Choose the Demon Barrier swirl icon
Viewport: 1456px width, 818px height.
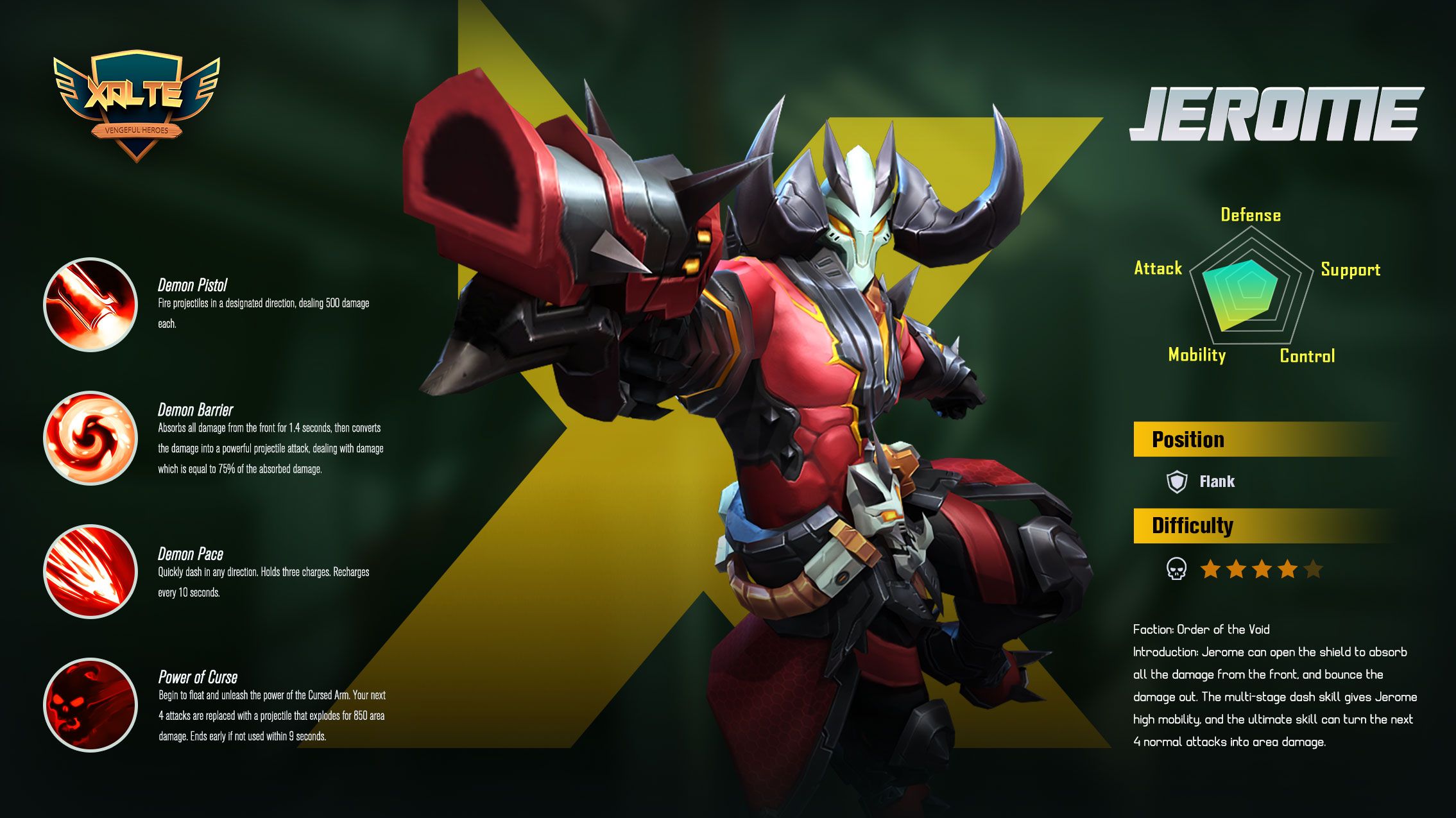(x=90, y=438)
